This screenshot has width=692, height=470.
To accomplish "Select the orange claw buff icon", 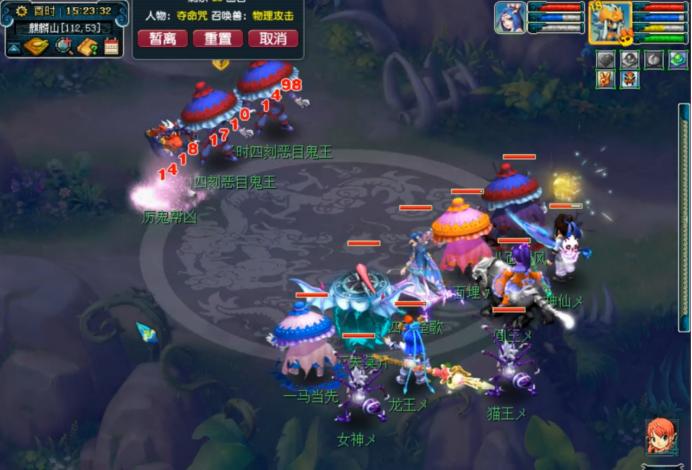I will click(x=605, y=79).
